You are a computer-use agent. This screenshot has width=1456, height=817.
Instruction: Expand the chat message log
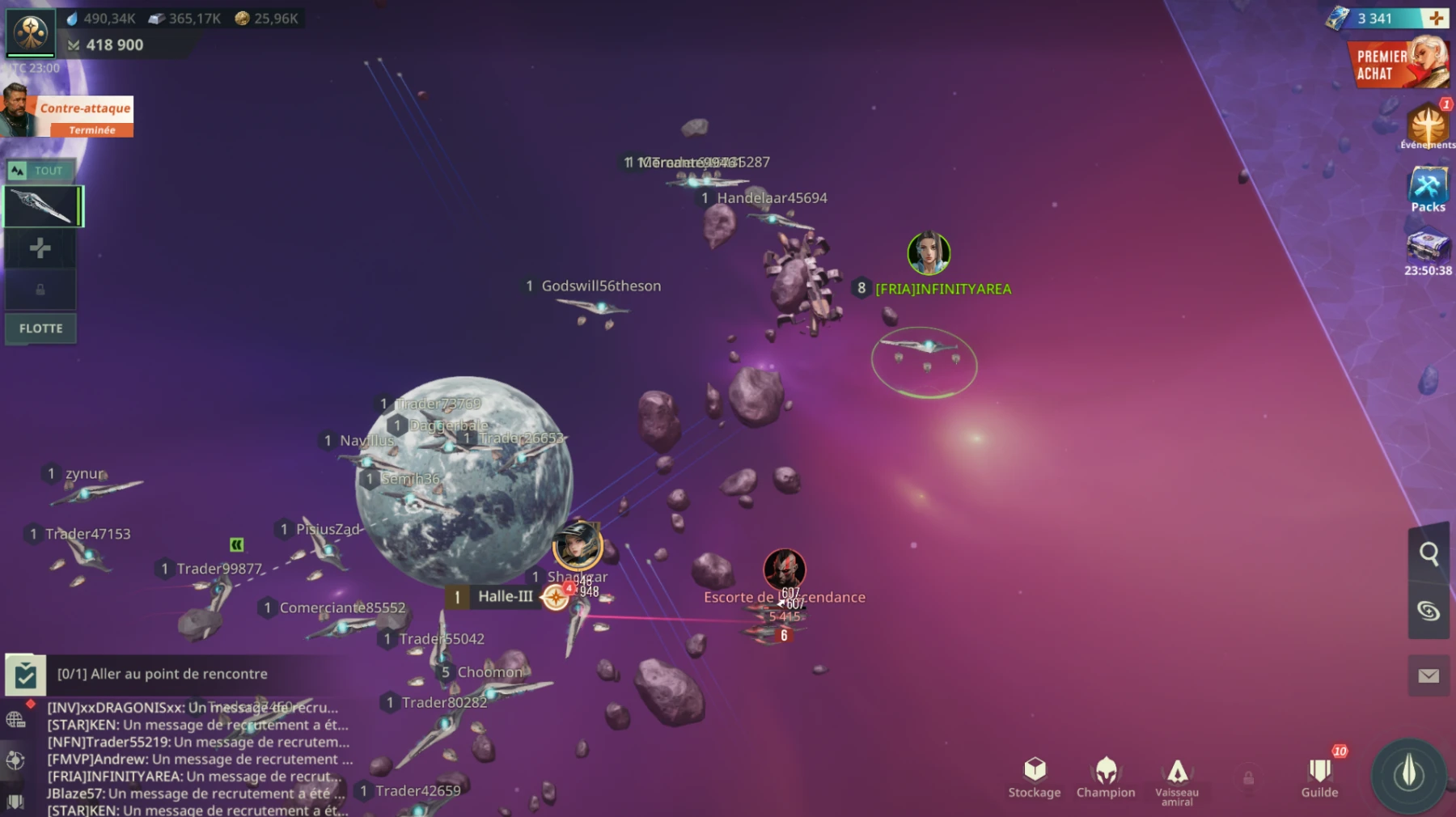[x=194, y=756]
